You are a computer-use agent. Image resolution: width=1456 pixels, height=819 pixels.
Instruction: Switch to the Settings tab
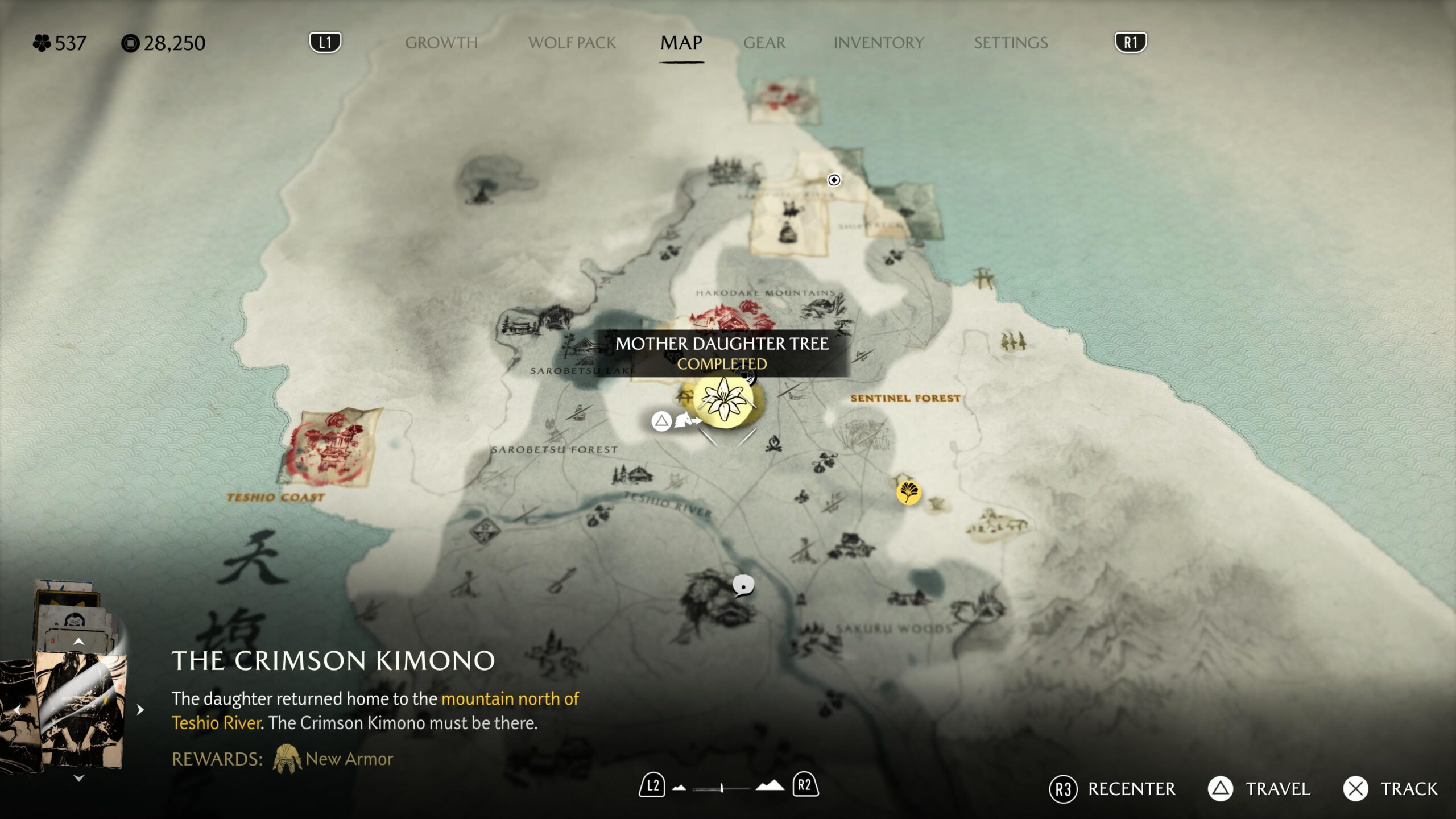[1010, 43]
